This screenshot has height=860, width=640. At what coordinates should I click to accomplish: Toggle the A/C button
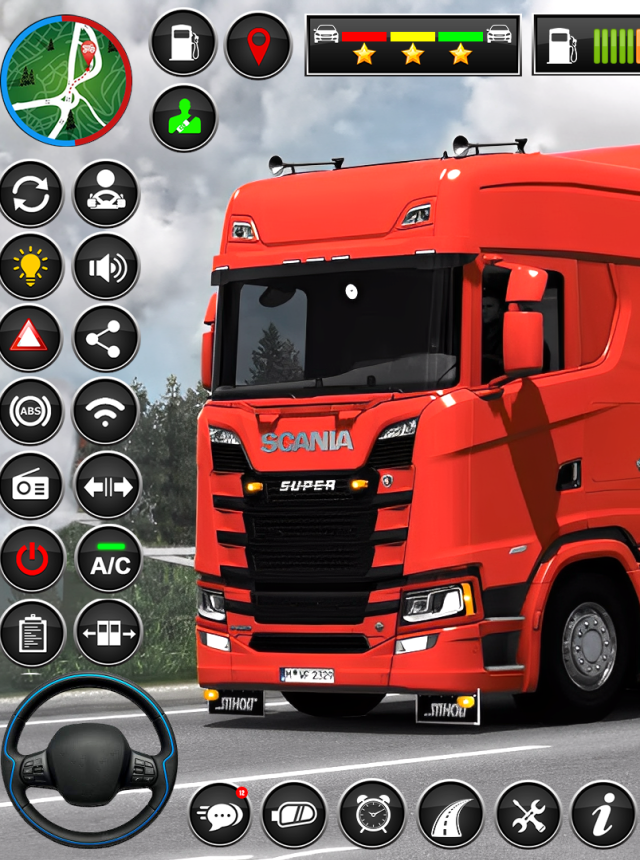click(x=109, y=559)
